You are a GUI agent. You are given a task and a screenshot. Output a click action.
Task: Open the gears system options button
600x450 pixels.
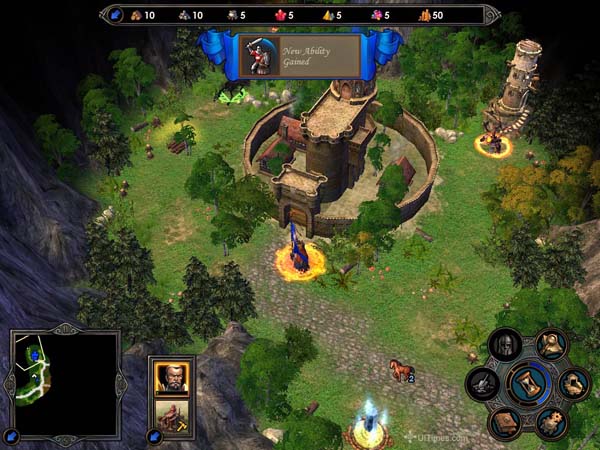549,421
